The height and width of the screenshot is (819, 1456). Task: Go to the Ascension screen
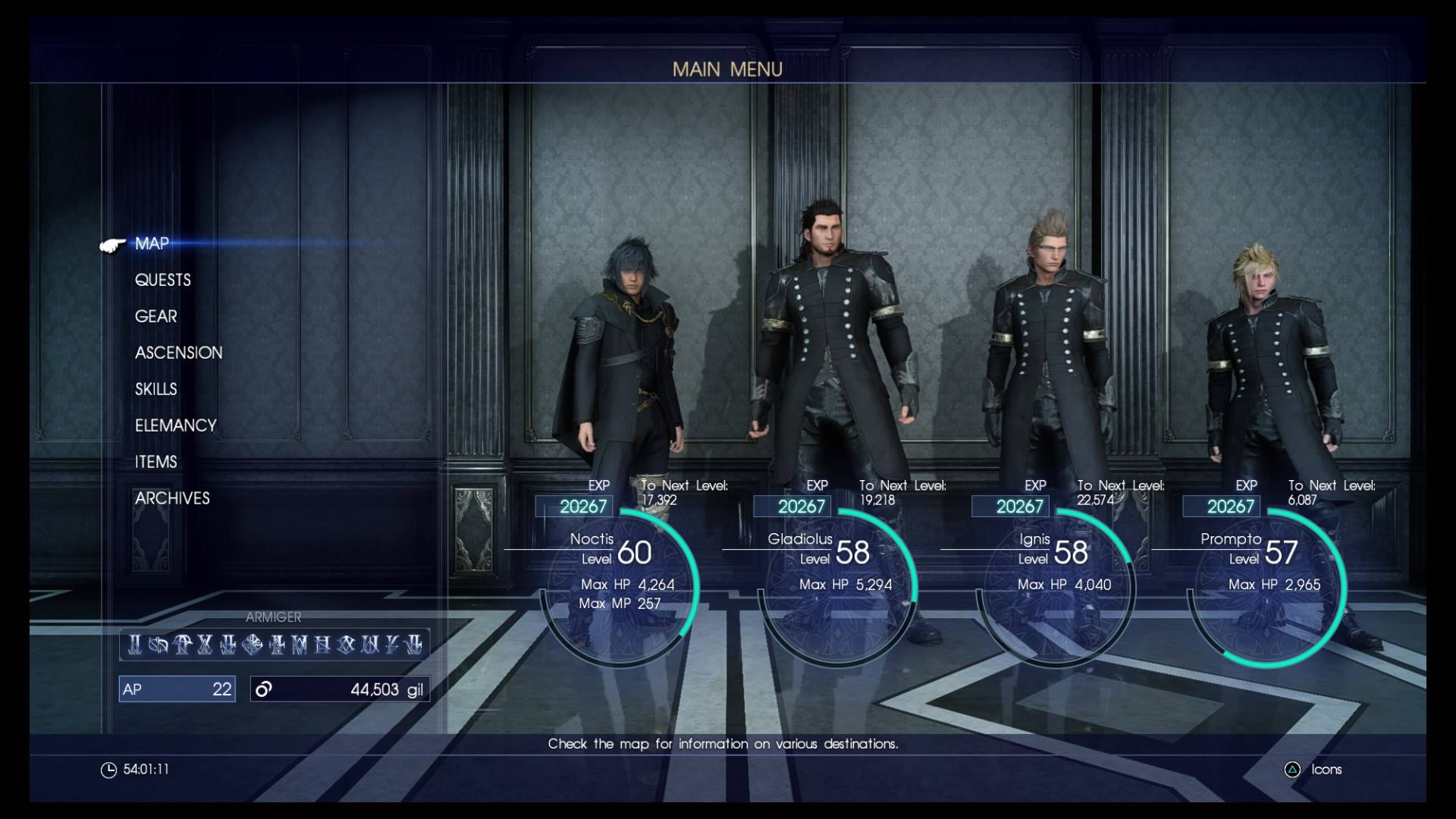[178, 353]
